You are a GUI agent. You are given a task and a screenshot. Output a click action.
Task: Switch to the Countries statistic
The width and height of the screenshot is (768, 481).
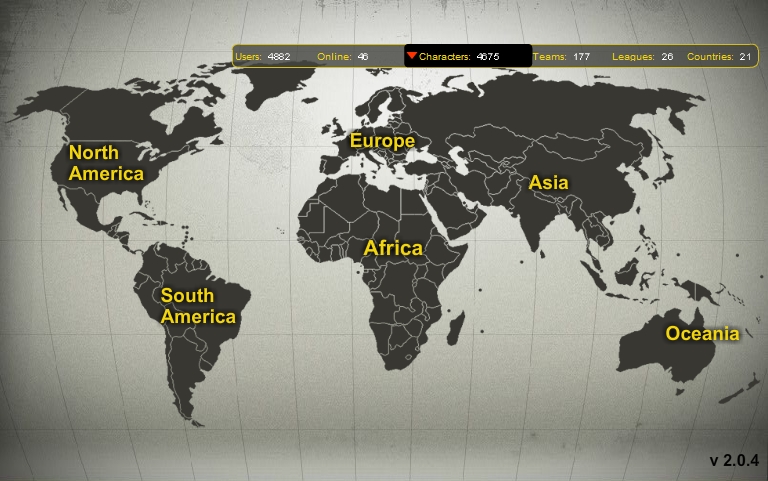719,57
